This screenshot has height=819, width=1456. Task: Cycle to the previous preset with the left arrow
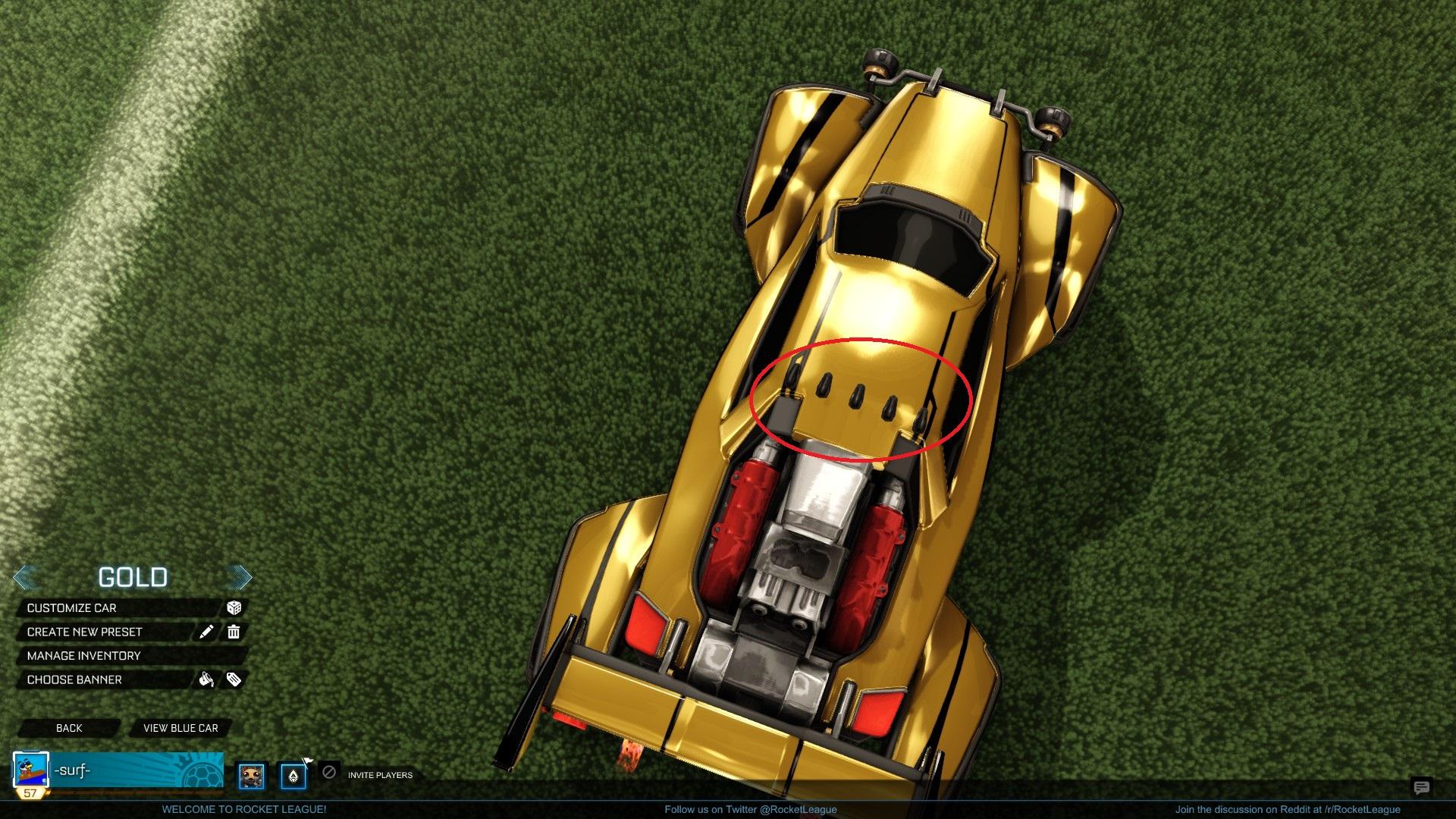(25, 577)
